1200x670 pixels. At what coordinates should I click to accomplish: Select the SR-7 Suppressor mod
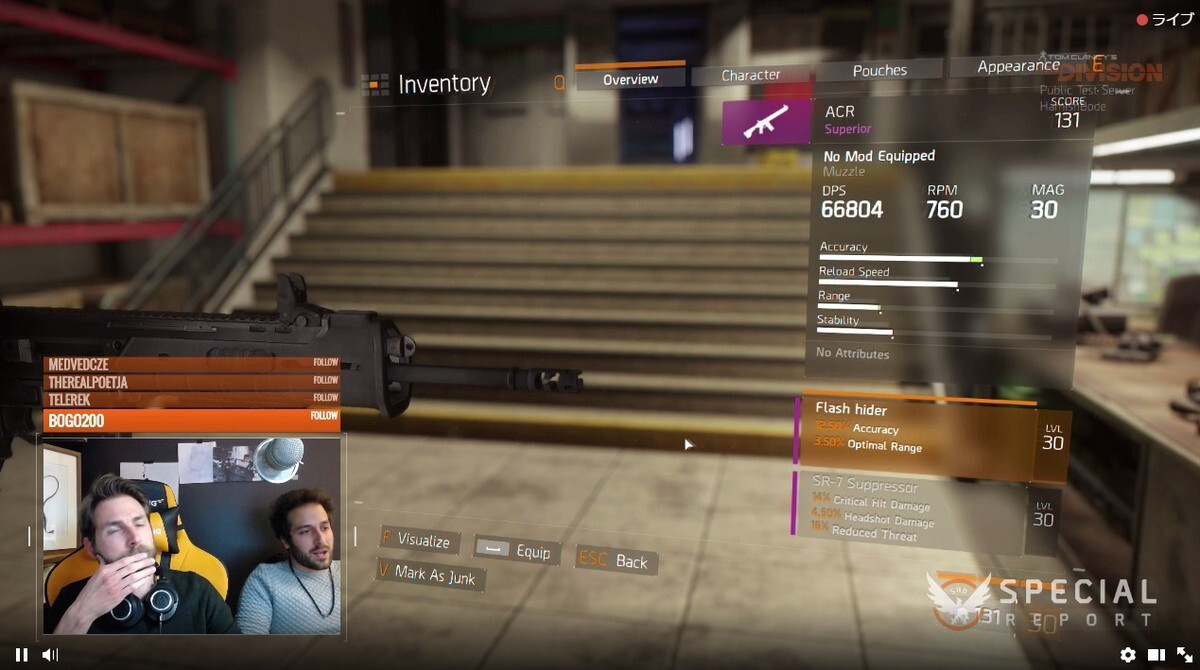click(x=910, y=510)
